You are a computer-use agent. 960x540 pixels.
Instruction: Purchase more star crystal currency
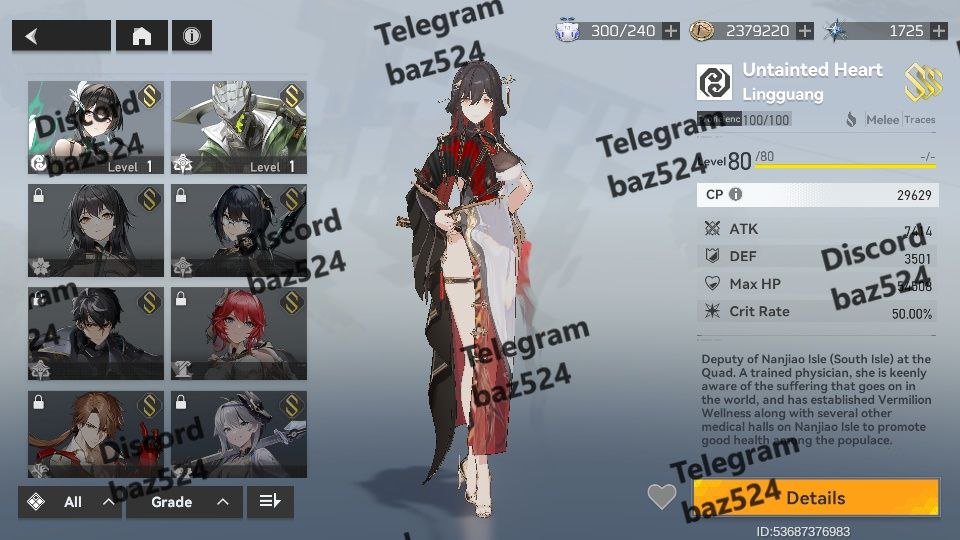[x=938, y=31]
